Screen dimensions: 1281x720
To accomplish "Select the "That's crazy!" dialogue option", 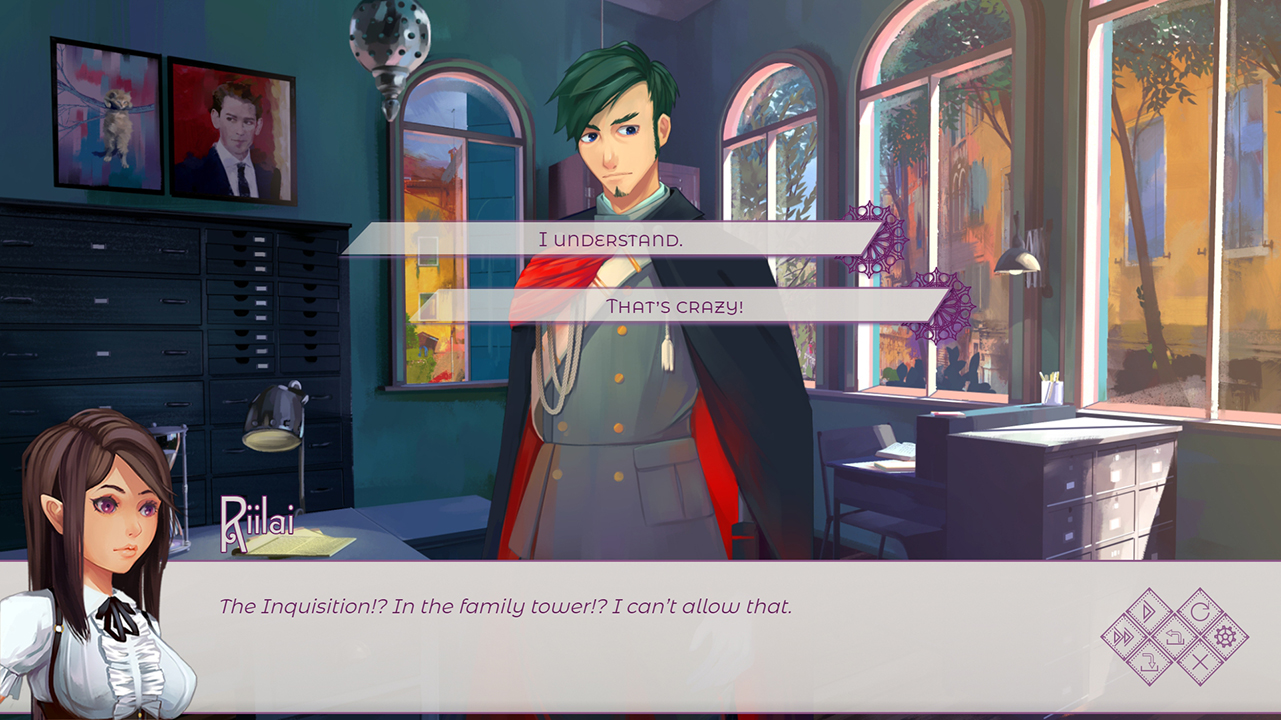I will click(675, 306).
